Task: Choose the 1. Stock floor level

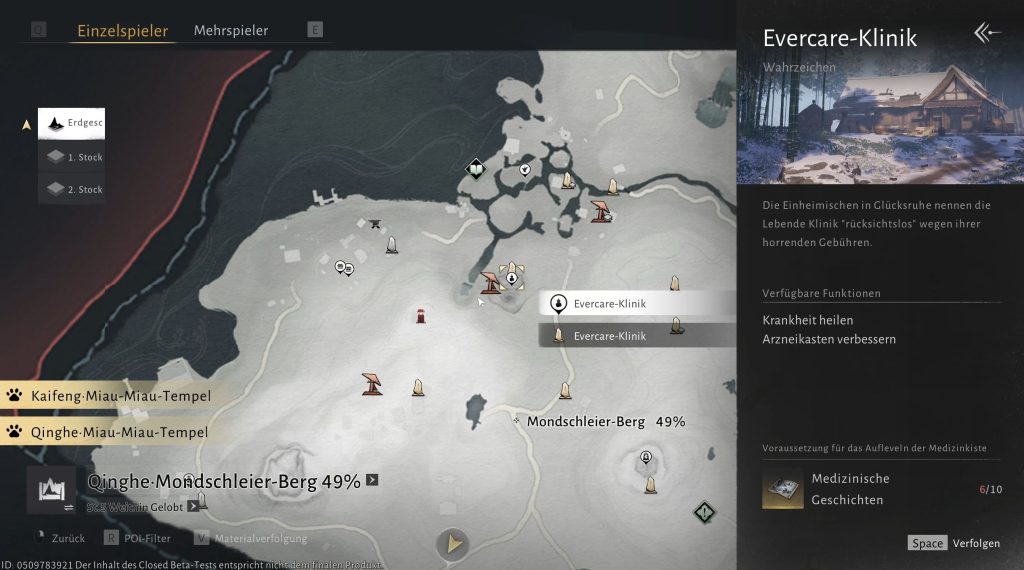Action: (71, 157)
